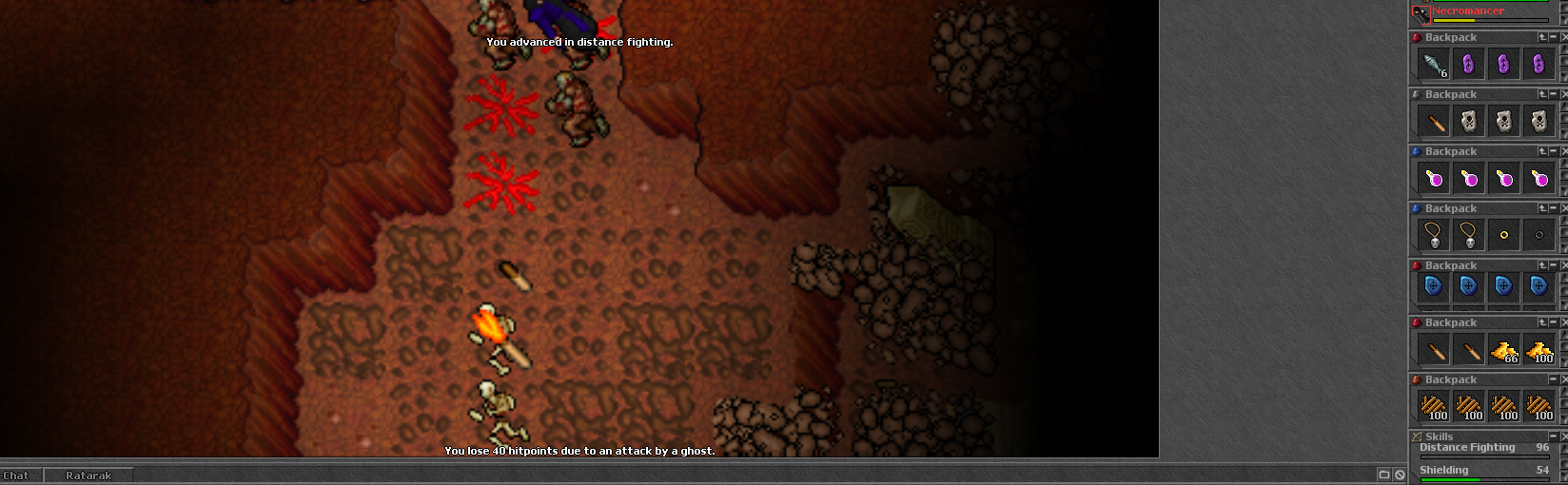
Task: Minimize the backpack holding the rings
Action: coord(1554,208)
